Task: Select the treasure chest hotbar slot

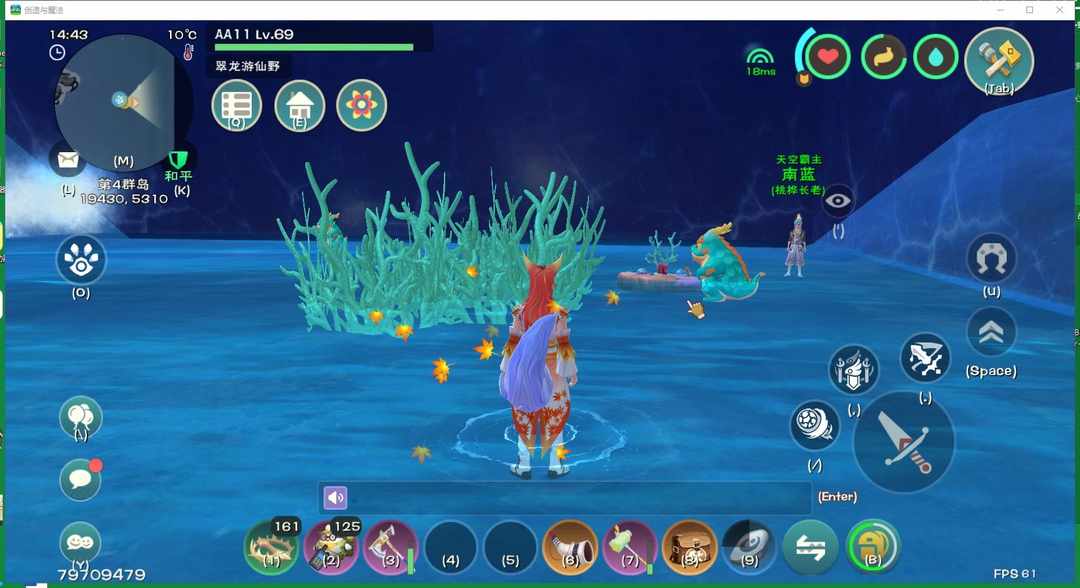Action: [x=689, y=547]
